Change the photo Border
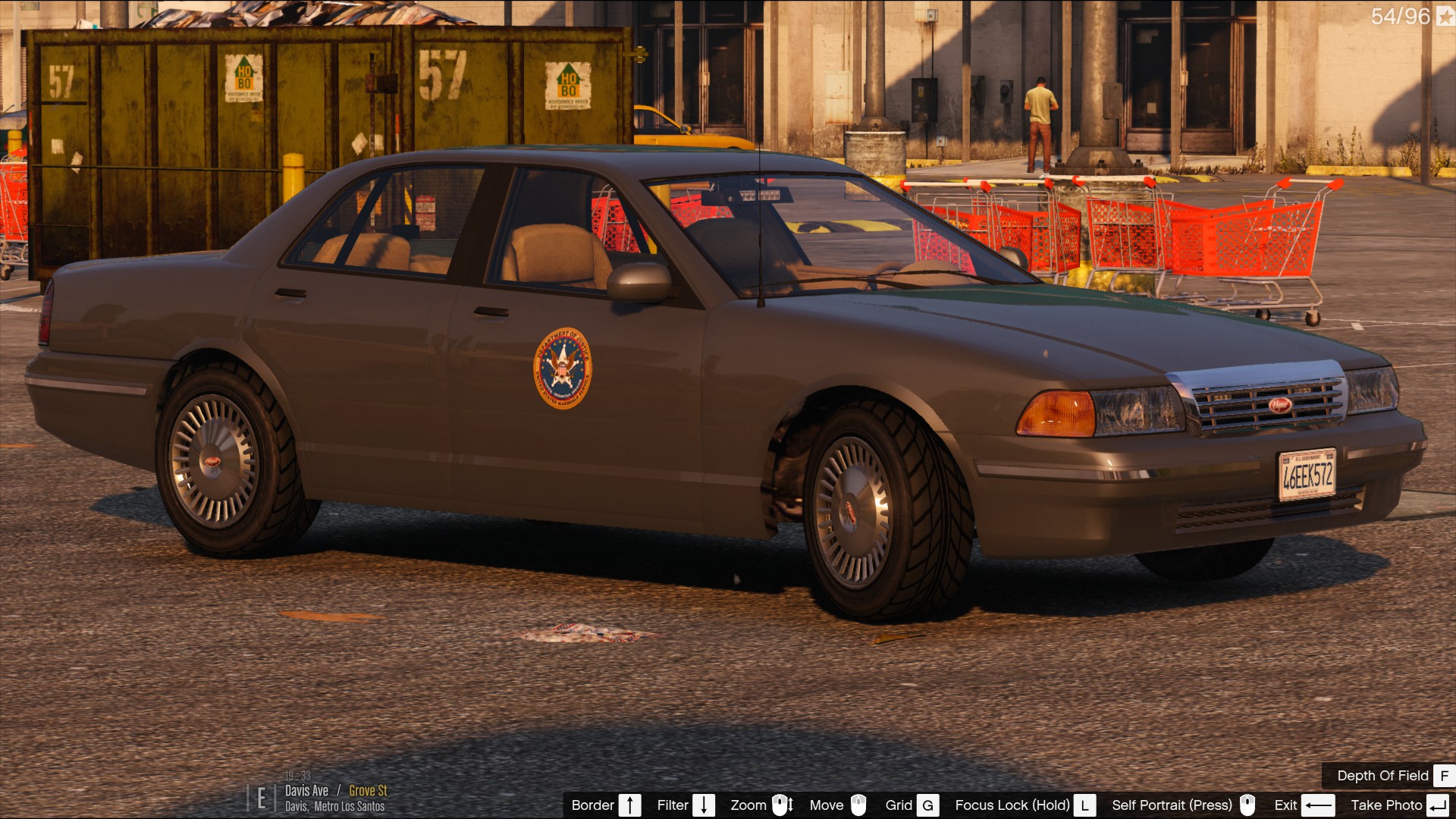1456x819 pixels. click(606, 805)
